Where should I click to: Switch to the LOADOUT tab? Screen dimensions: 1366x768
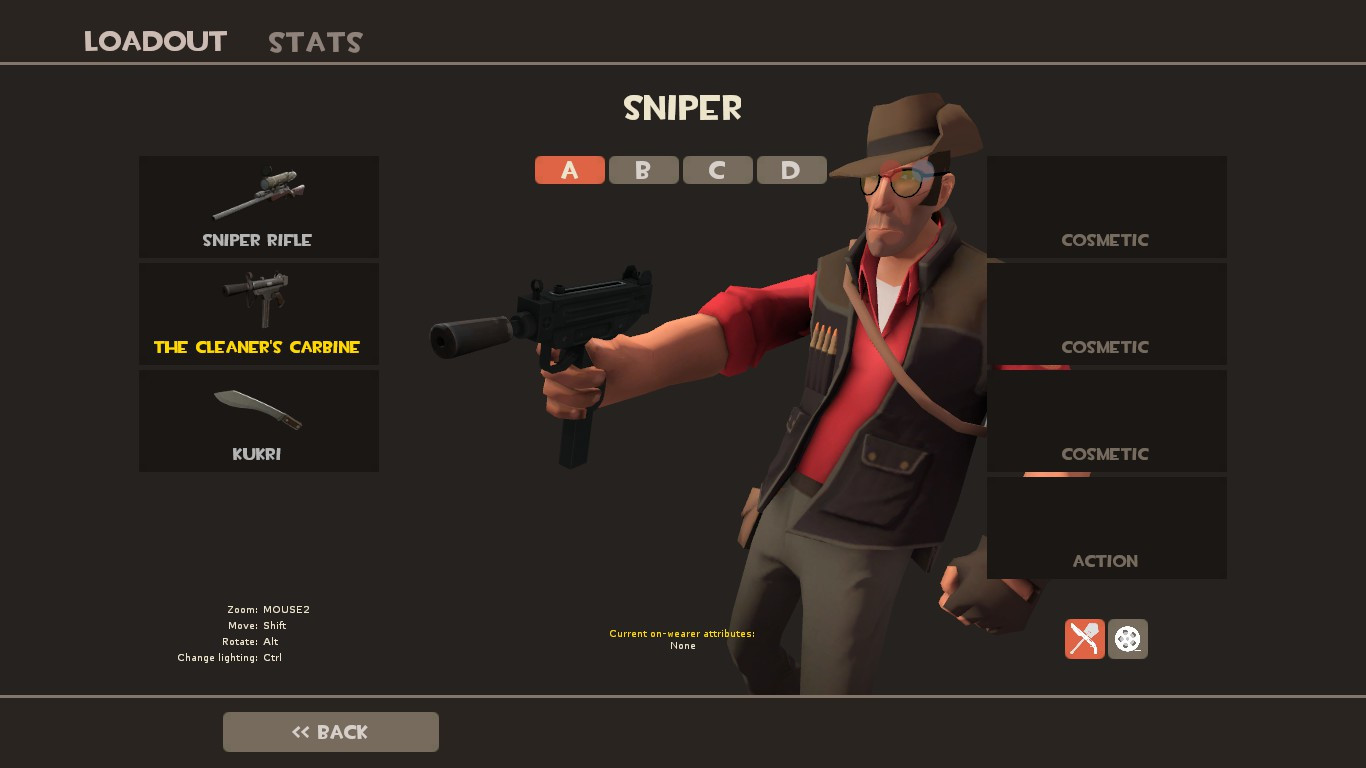click(155, 42)
